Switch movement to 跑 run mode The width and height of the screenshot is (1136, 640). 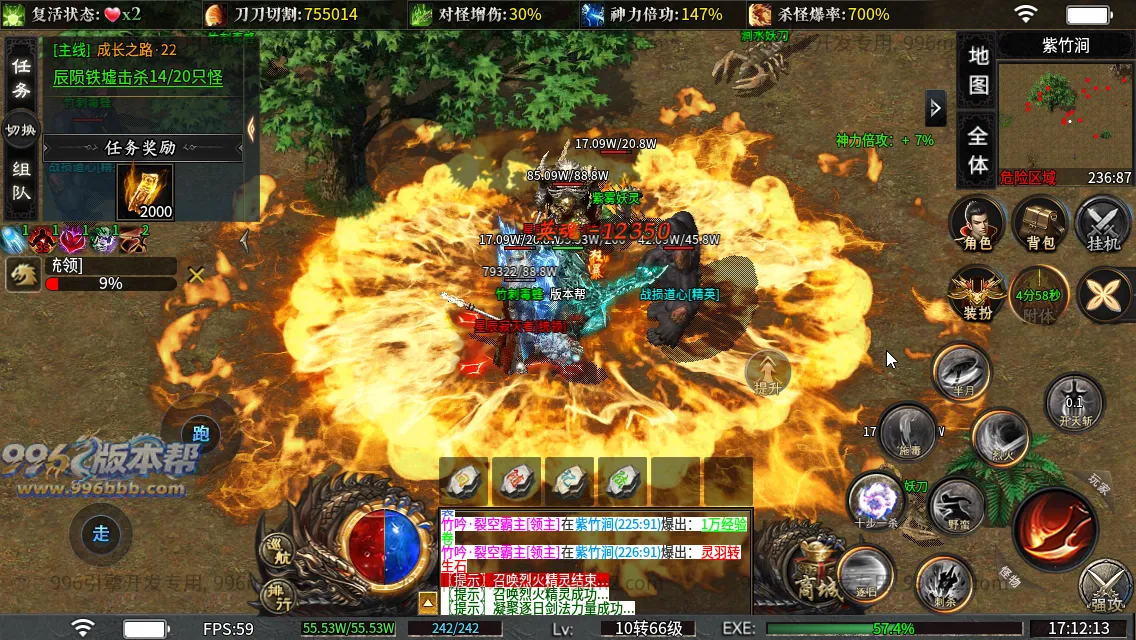(200, 434)
